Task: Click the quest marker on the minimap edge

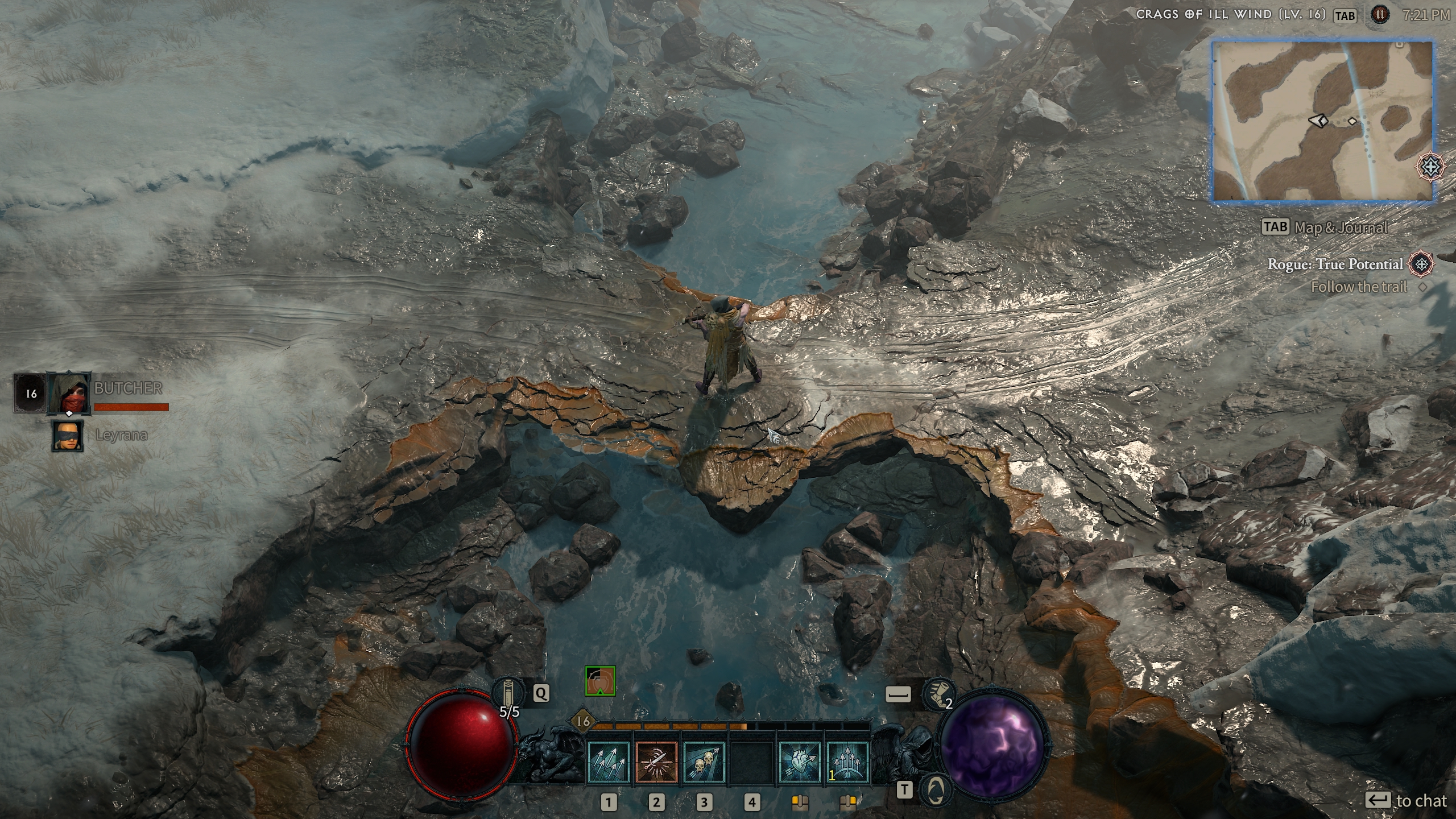Action: click(x=1429, y=167)
